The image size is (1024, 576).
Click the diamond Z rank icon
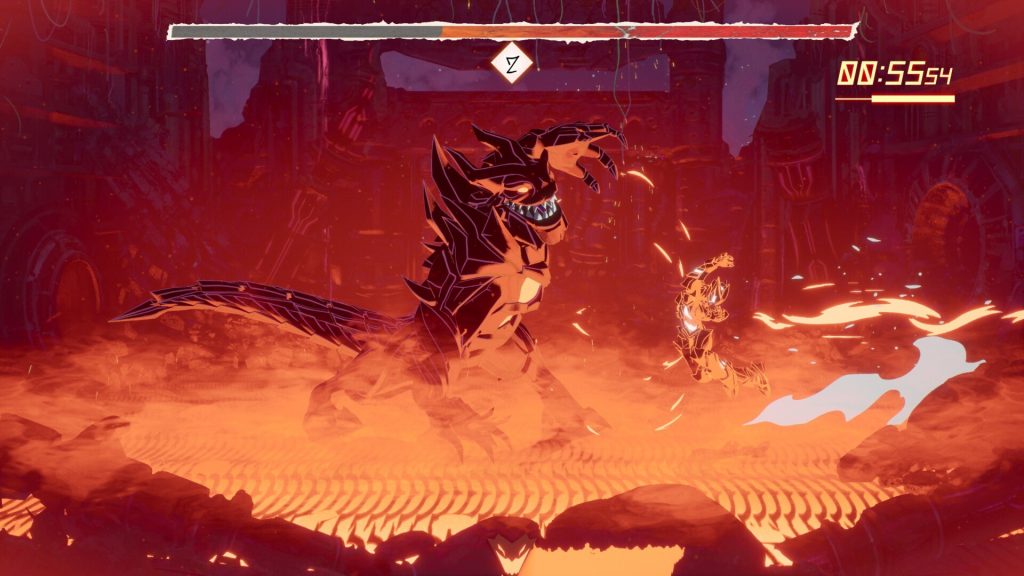[x=512, y=67]
